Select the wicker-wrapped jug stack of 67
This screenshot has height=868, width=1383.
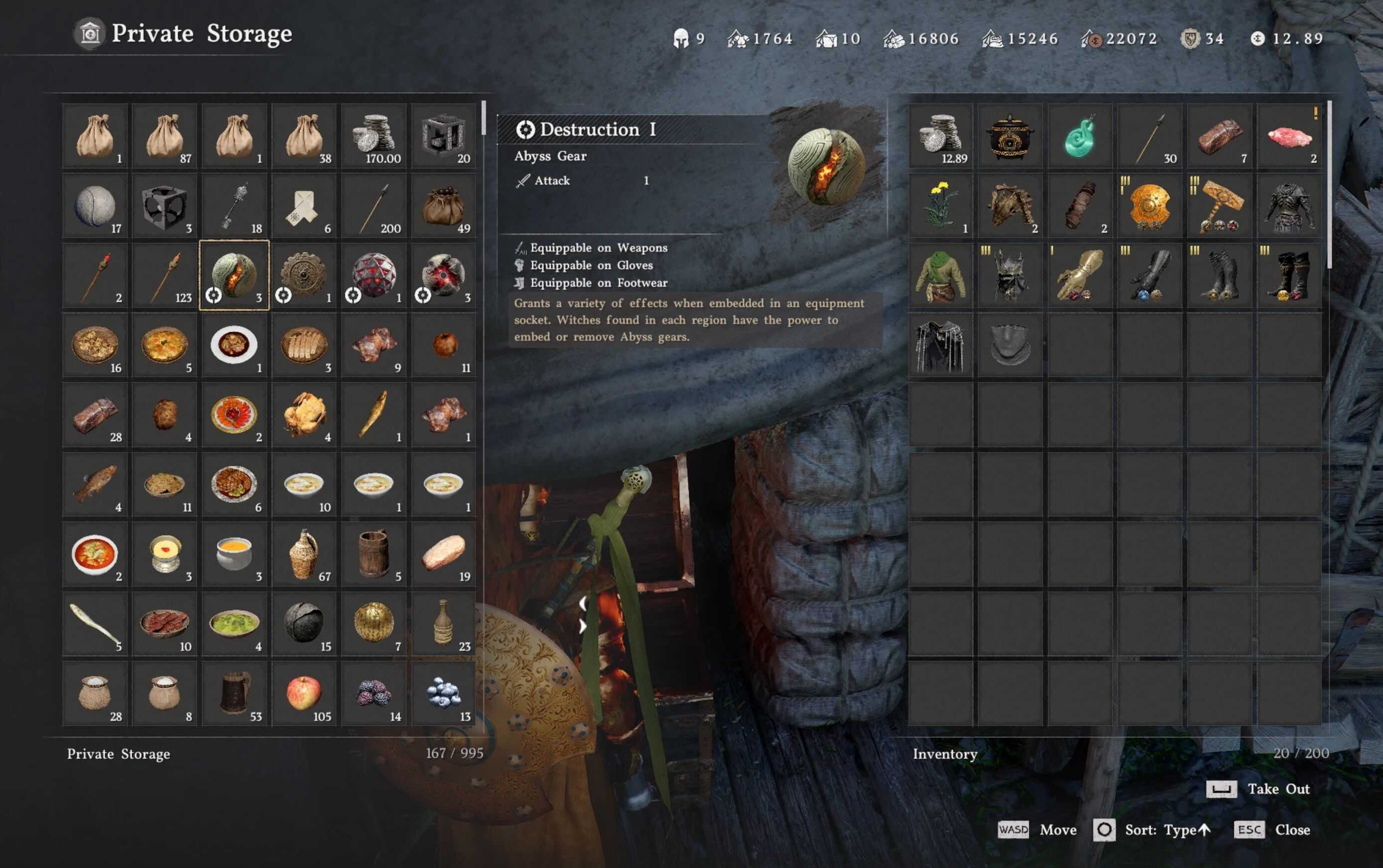point(304,555)
